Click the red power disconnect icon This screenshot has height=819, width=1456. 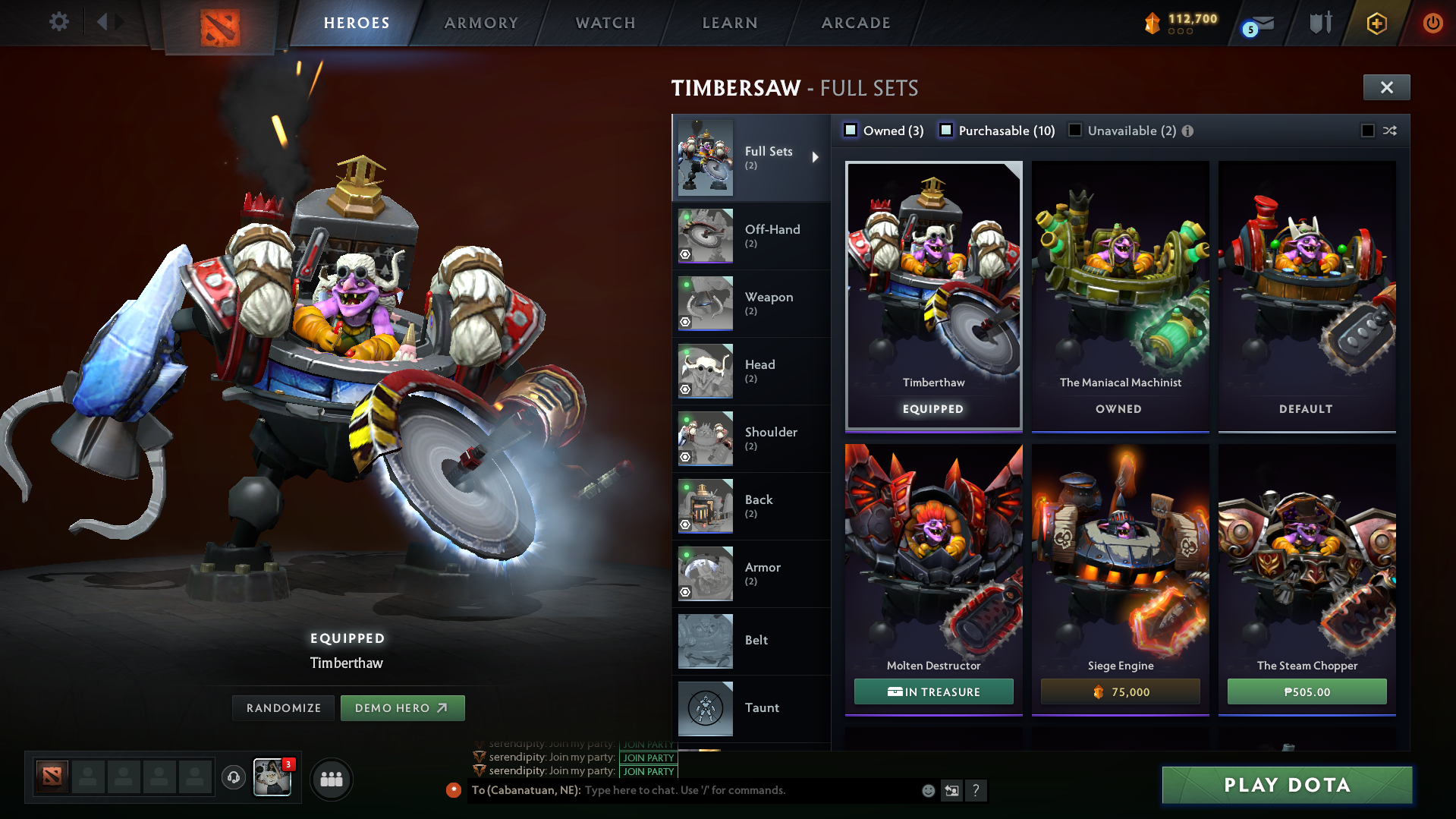click(1432, 24)
